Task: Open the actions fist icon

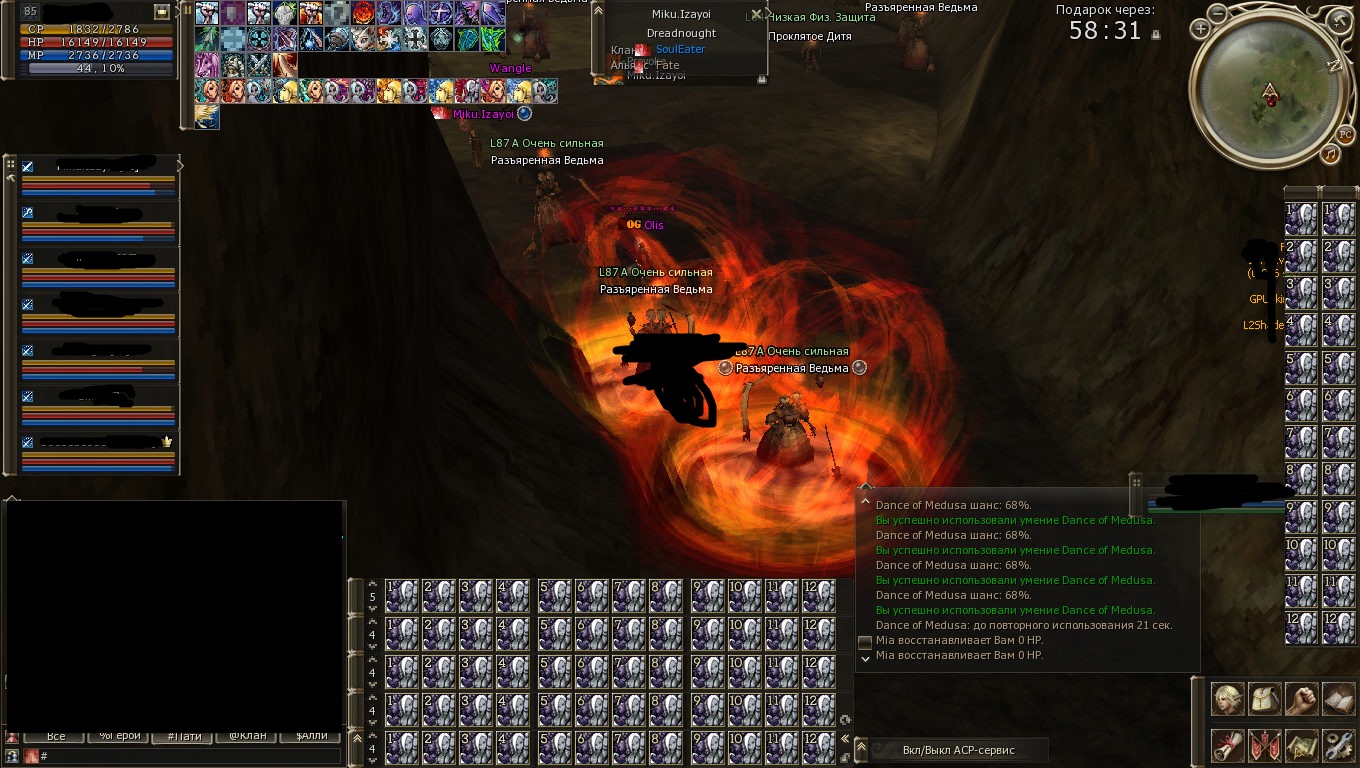Action: pos(1301,699)
